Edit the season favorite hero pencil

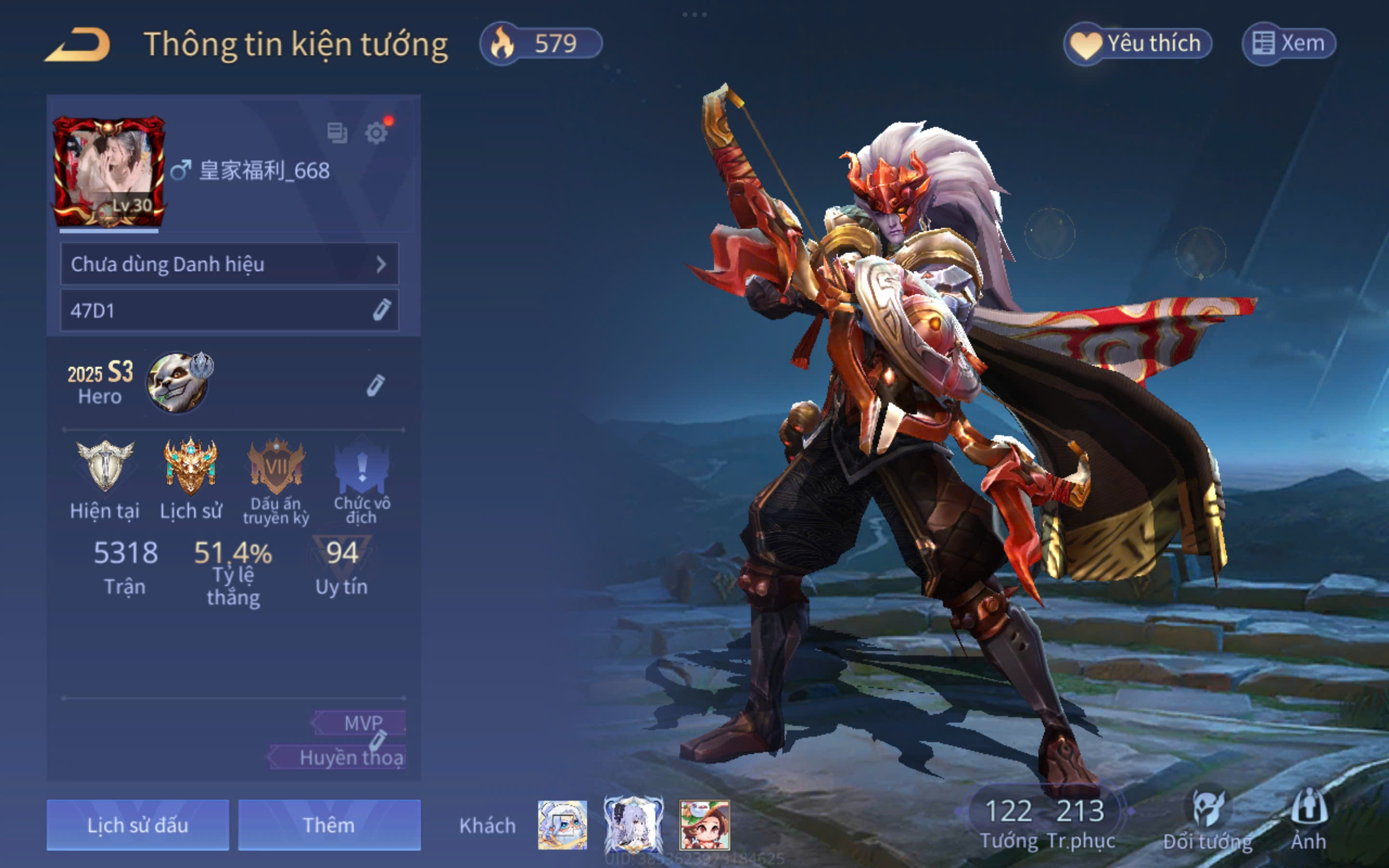[x=375, y=386]
